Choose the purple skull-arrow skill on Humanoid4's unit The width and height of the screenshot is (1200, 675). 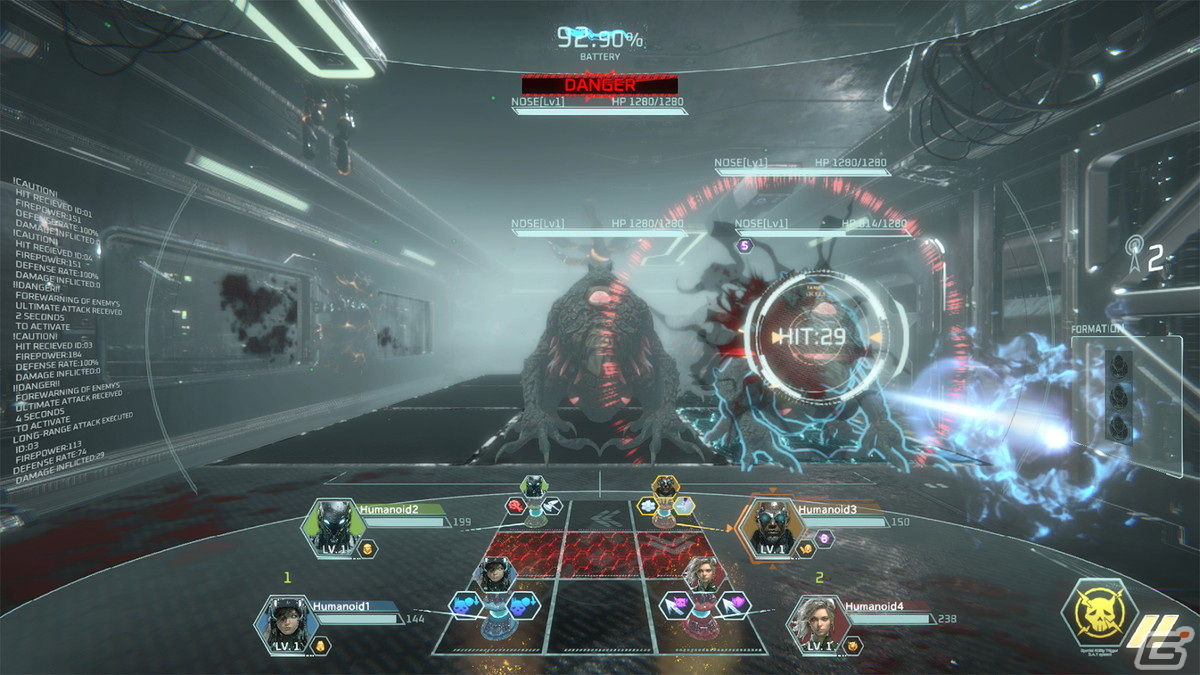point(677,603)
